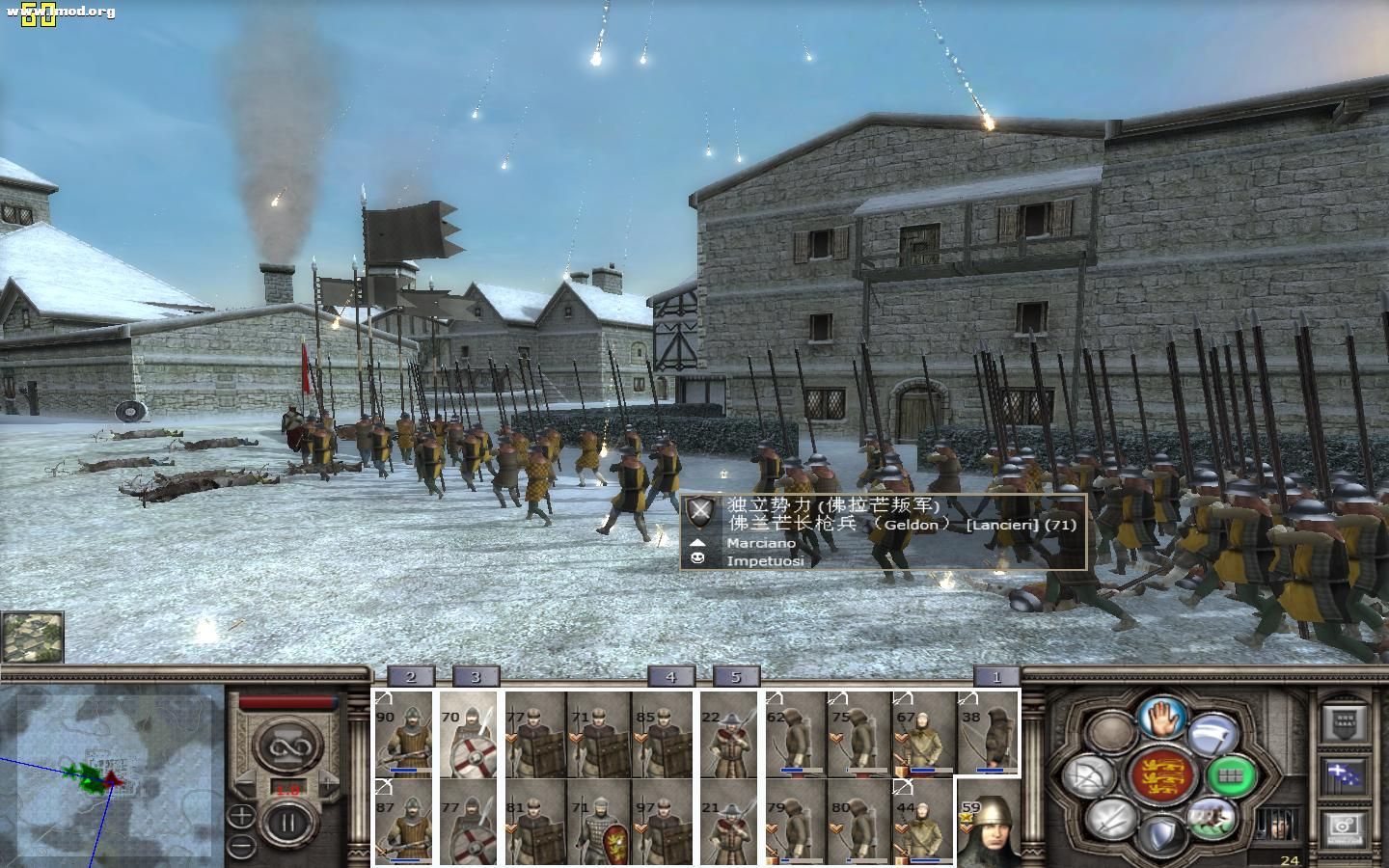Select unit group tab 3

pyautogui.click(x=475, y=677)
